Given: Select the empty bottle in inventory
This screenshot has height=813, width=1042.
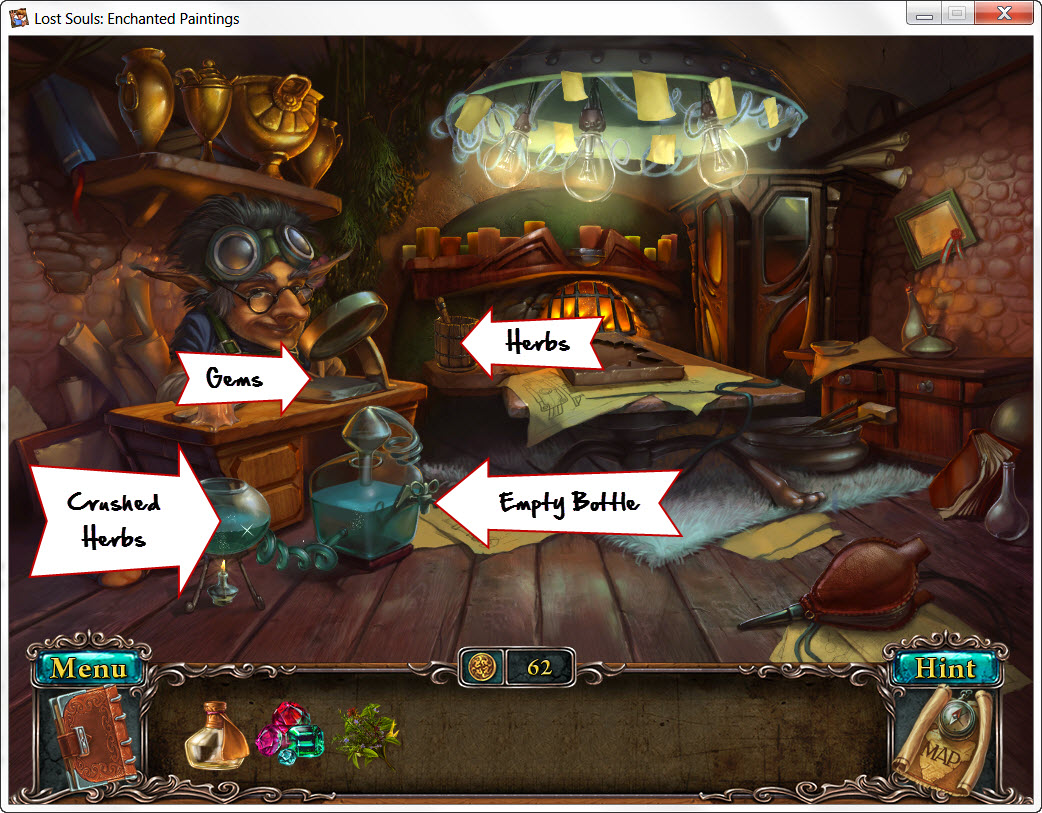Looking at the screenshot, I should coord(215,736).
